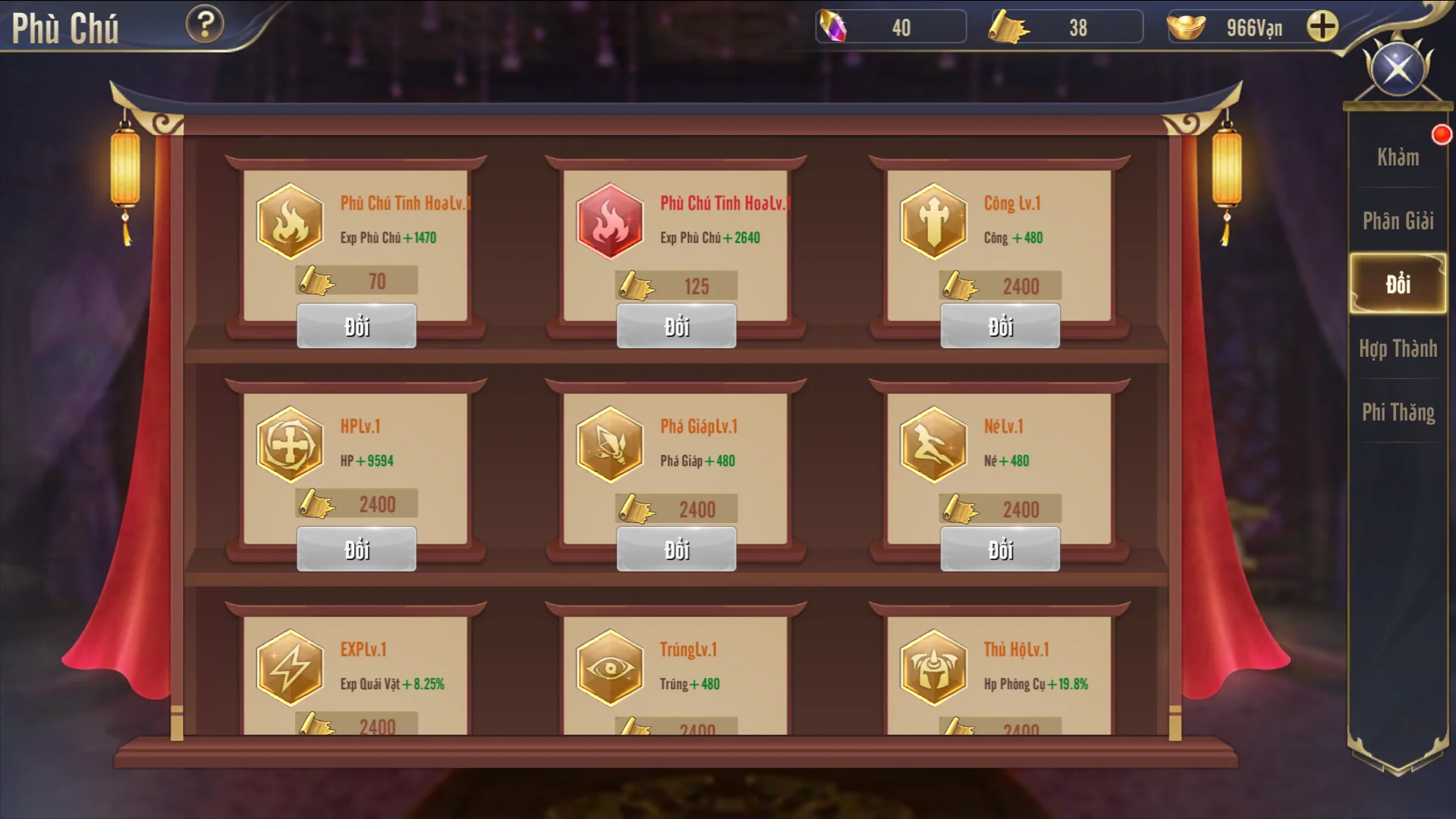Exchange for Công Lv.1 rune
The width and height of the screenshot is (1456, 819).
tap(1000, 326)
